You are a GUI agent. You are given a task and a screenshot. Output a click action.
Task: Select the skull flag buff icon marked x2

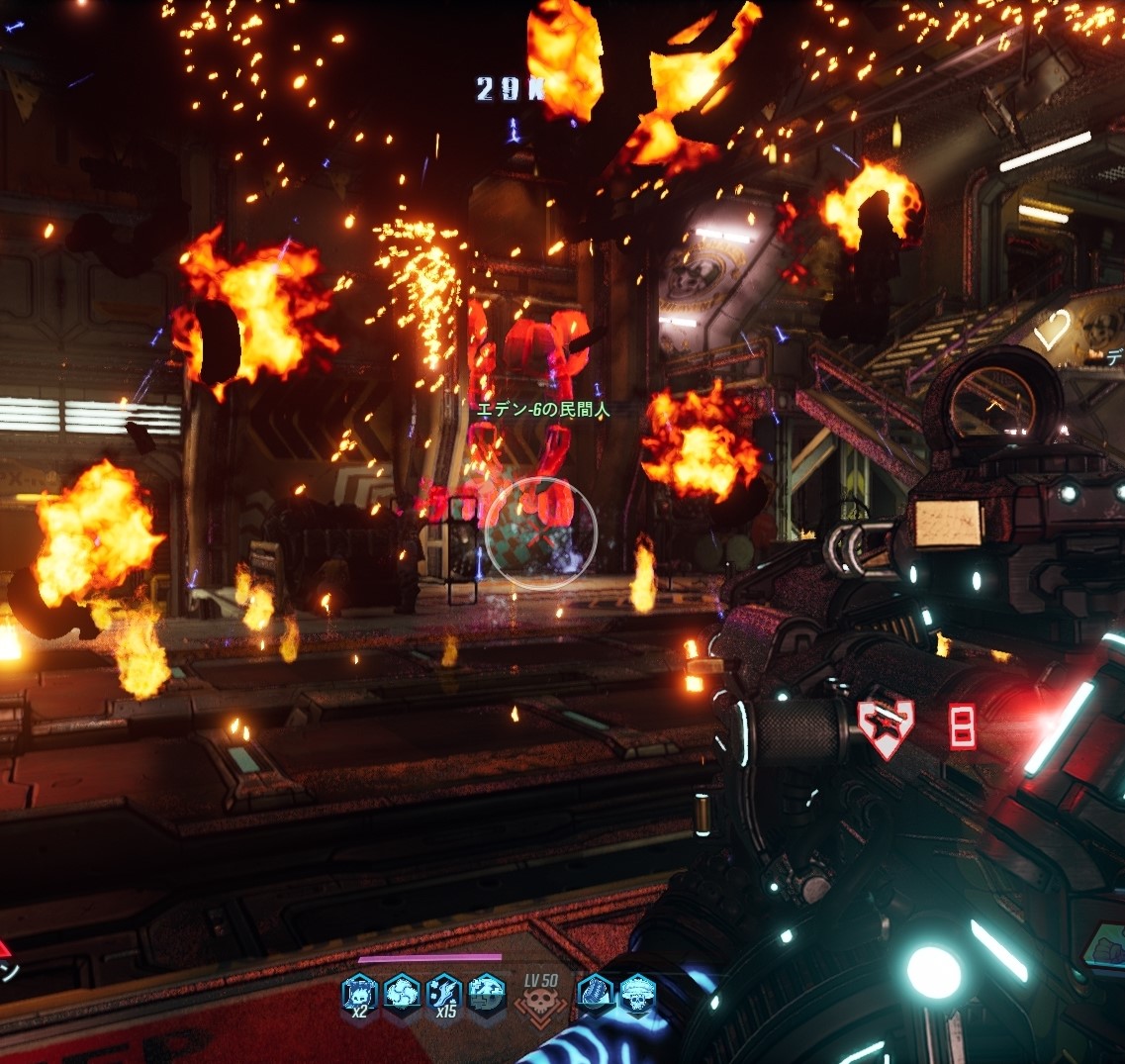359,993
